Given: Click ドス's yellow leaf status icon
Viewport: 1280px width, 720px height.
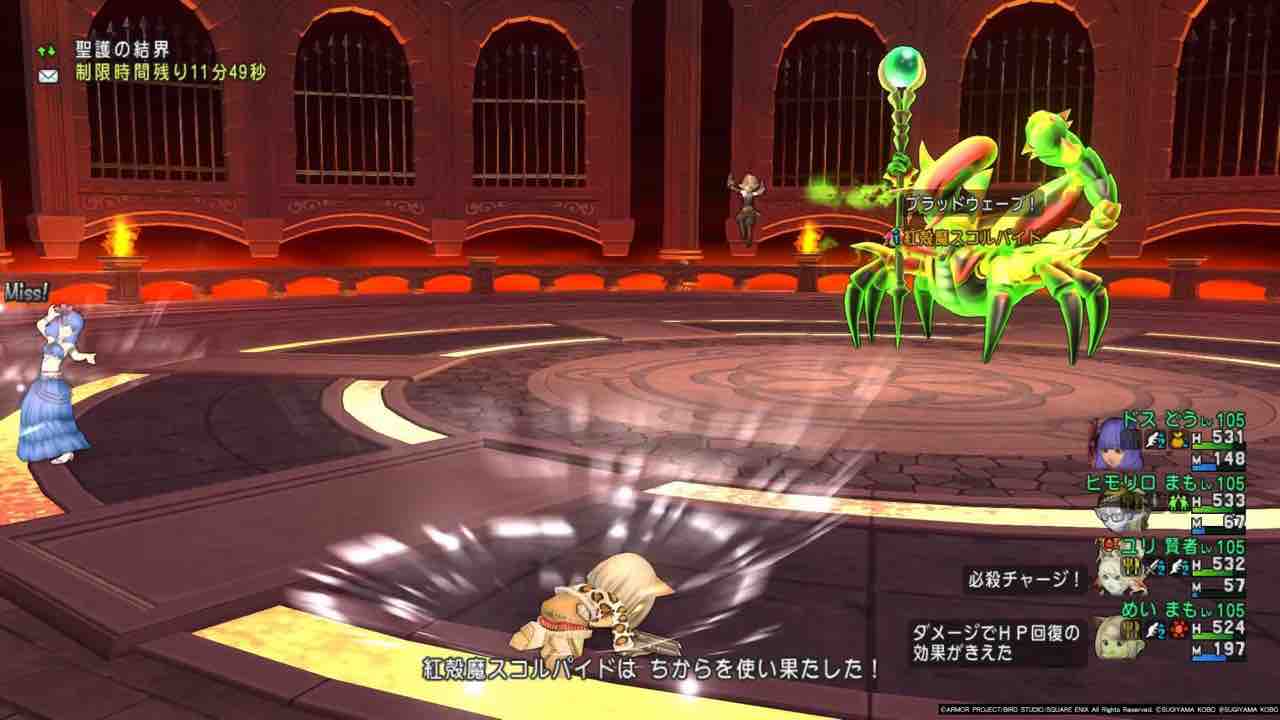Looking at the screenshot, I should [x=1177, y=440].
